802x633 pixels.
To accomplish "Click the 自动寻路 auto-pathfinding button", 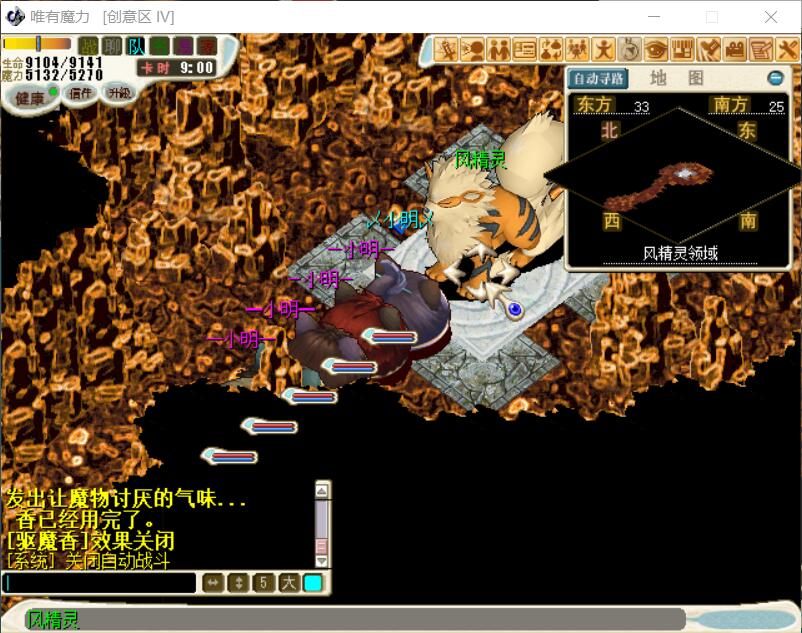I will (598, 78).
